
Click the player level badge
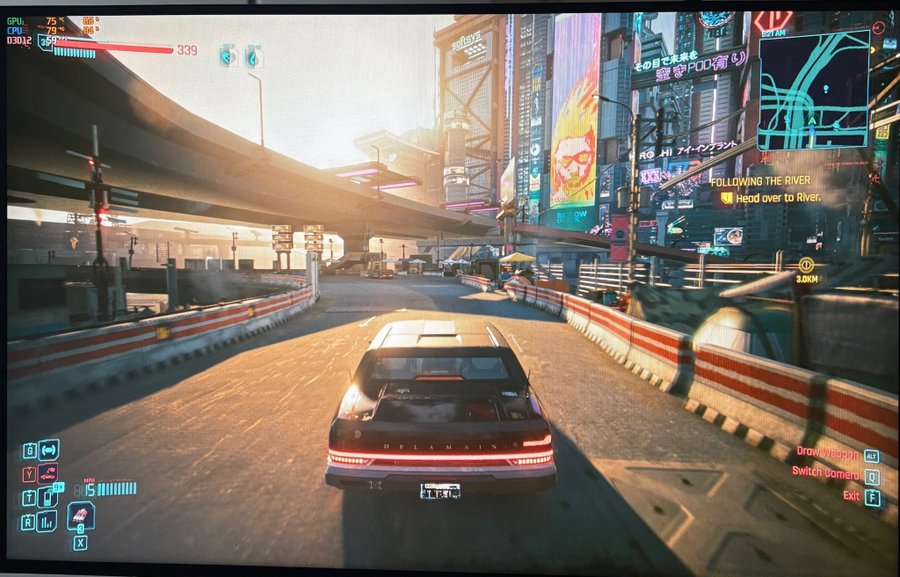pos(45,44)
